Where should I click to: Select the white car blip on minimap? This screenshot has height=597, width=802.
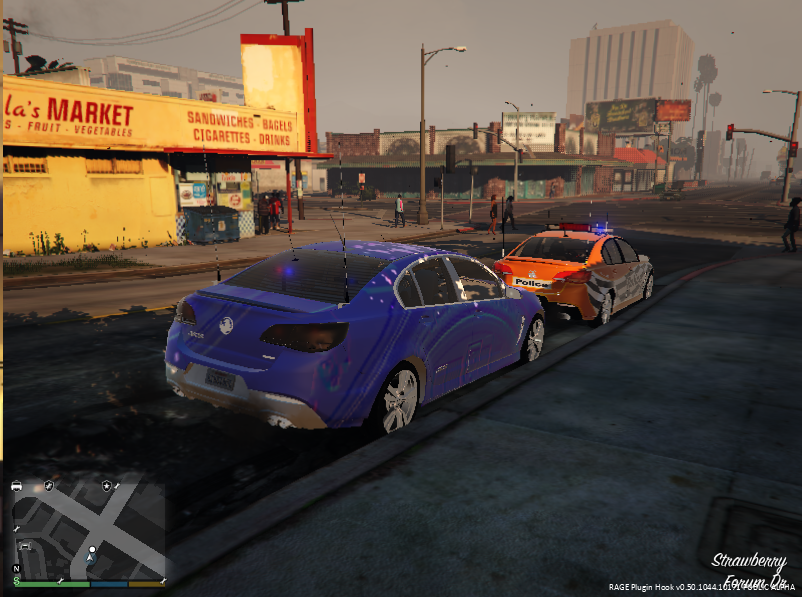click(x=17, y=486)
